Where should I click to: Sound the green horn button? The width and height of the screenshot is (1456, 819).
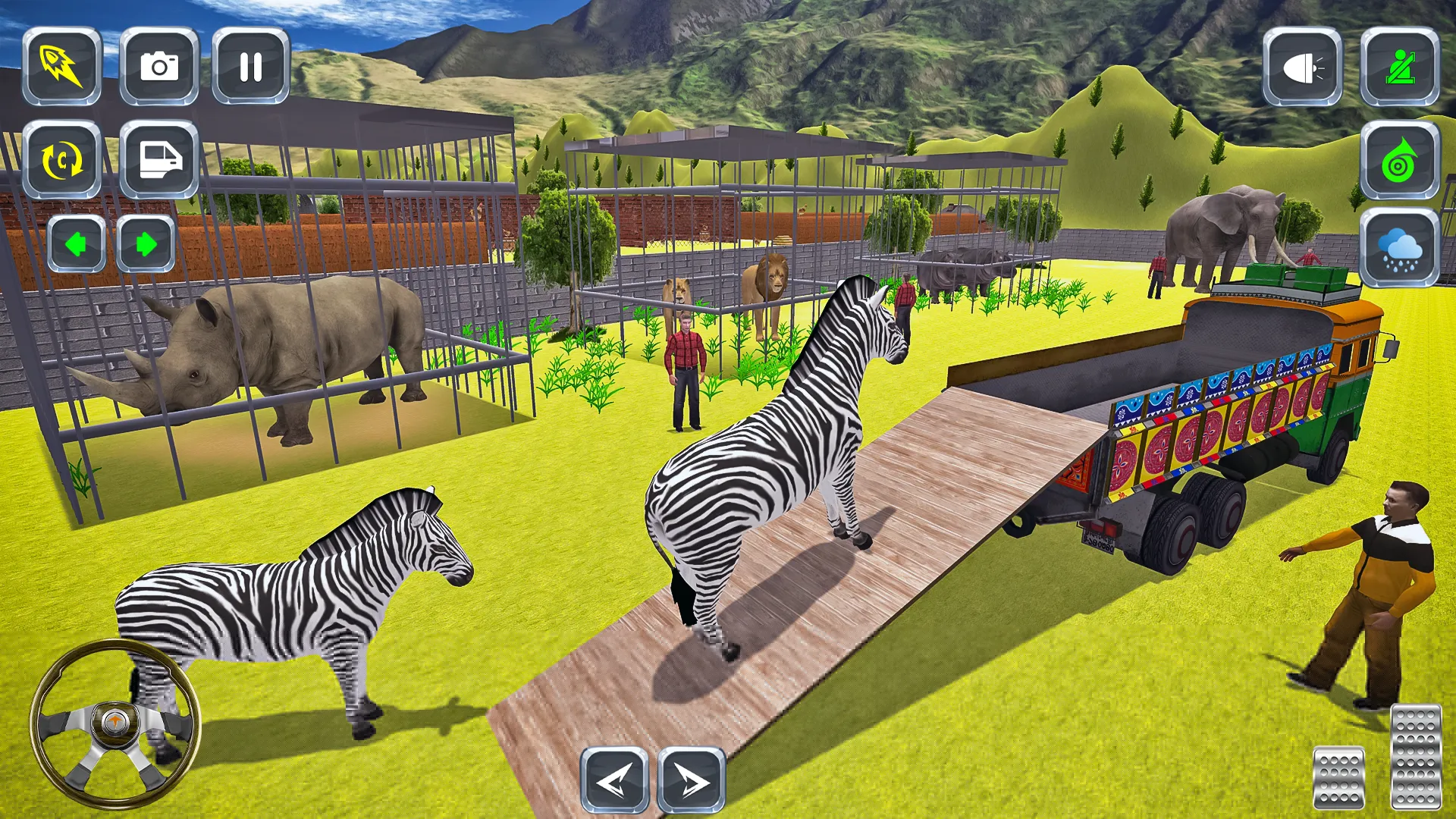coord(1400,161)
